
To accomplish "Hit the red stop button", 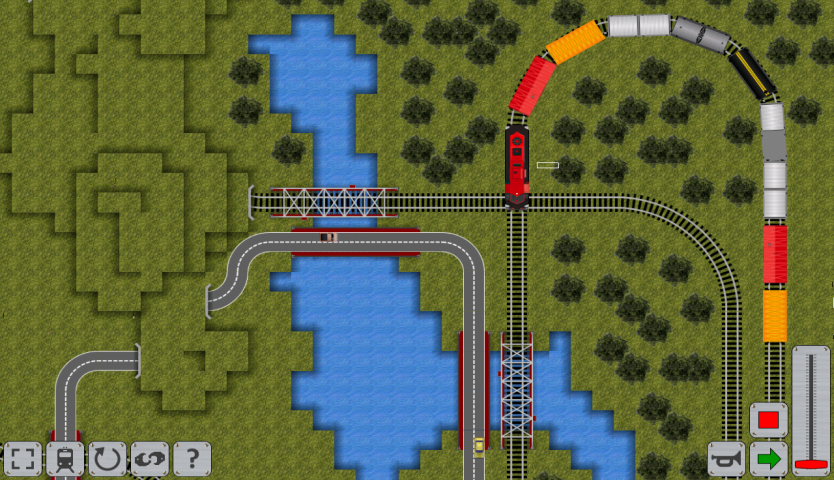I will (x=769, y=420).
